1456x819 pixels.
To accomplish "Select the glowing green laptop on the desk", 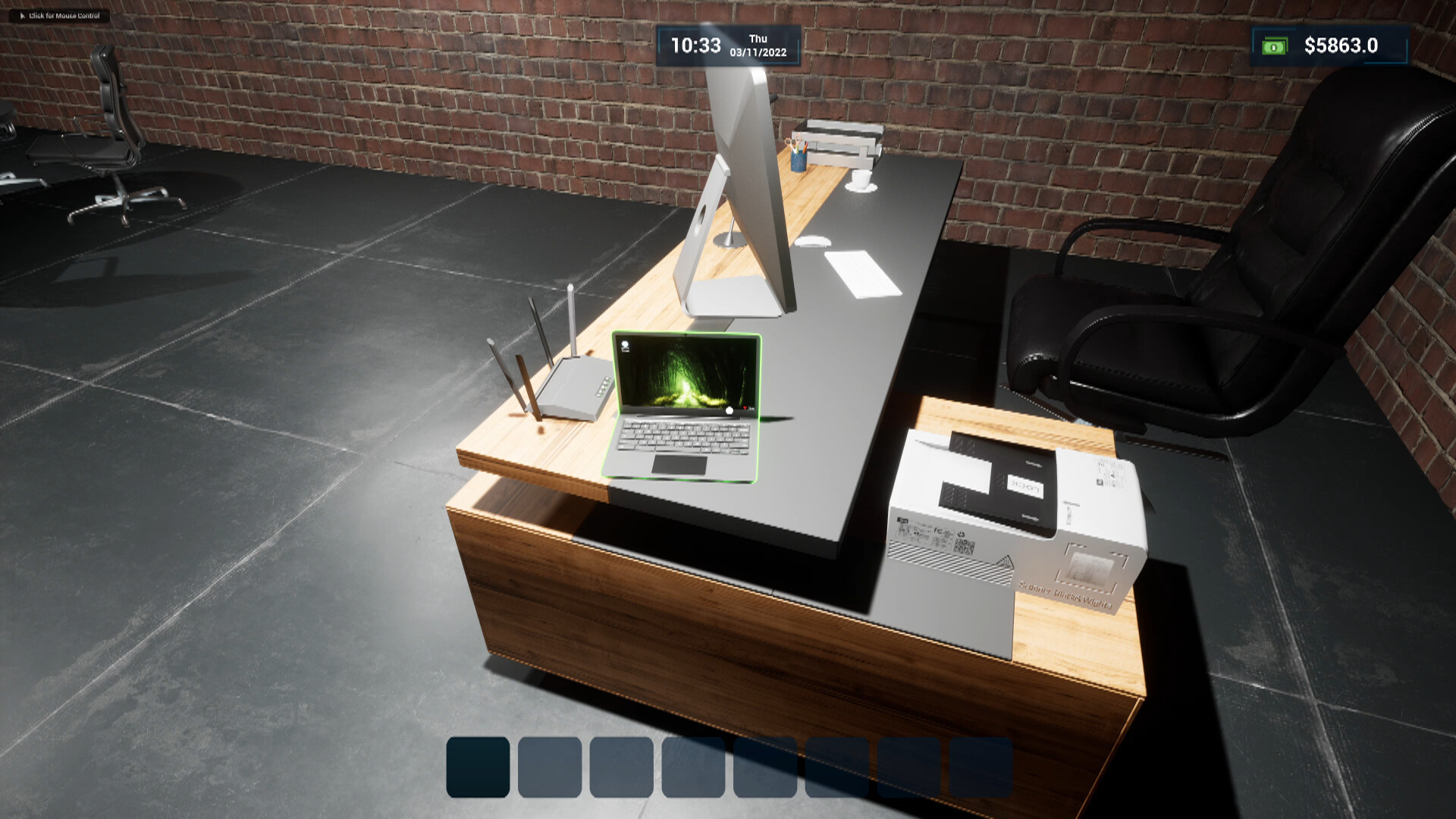I will (682, 409).
